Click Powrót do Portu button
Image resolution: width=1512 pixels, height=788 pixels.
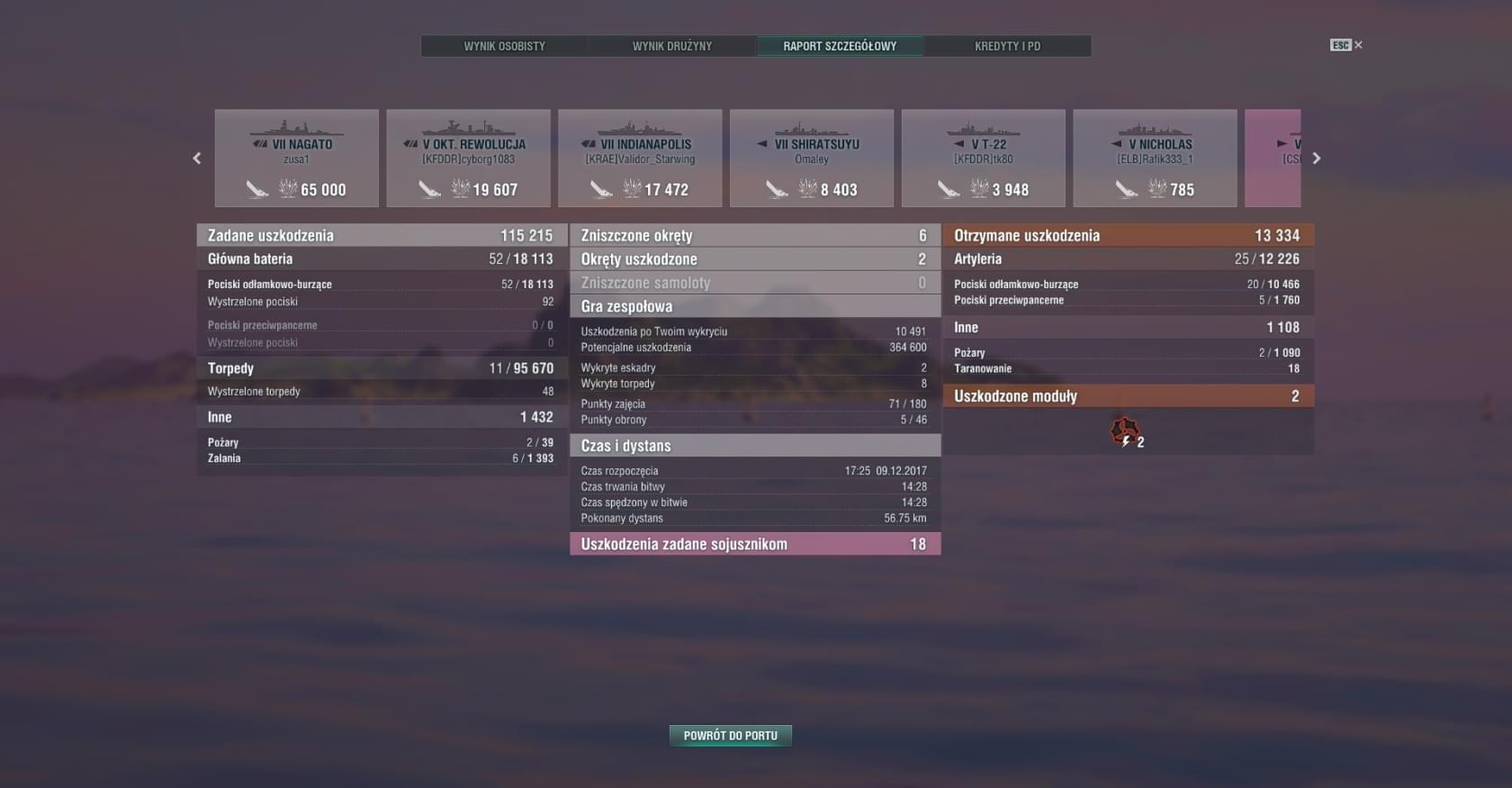[730, 736]
